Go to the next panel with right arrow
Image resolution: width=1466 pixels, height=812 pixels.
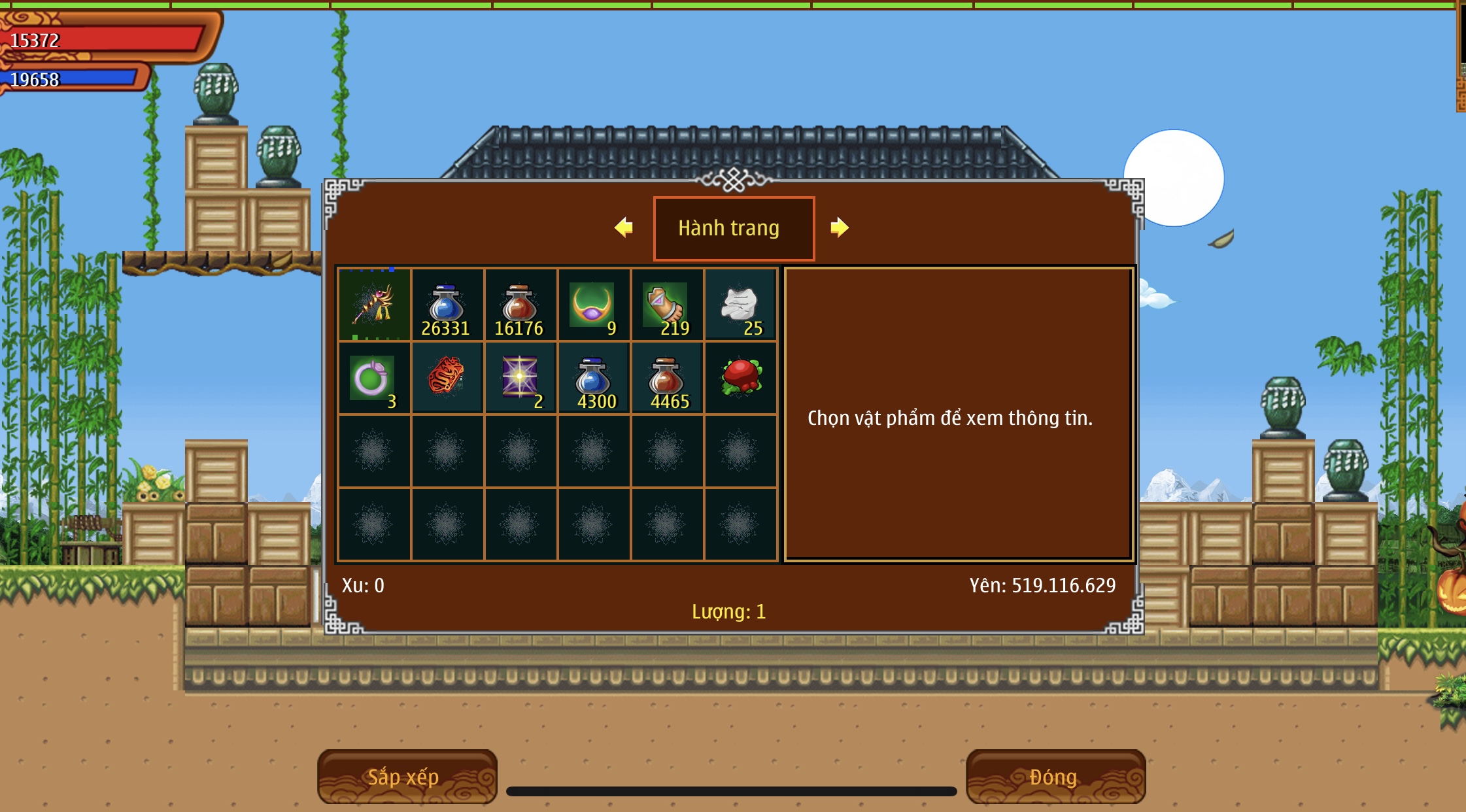click(x=840, y=228)
